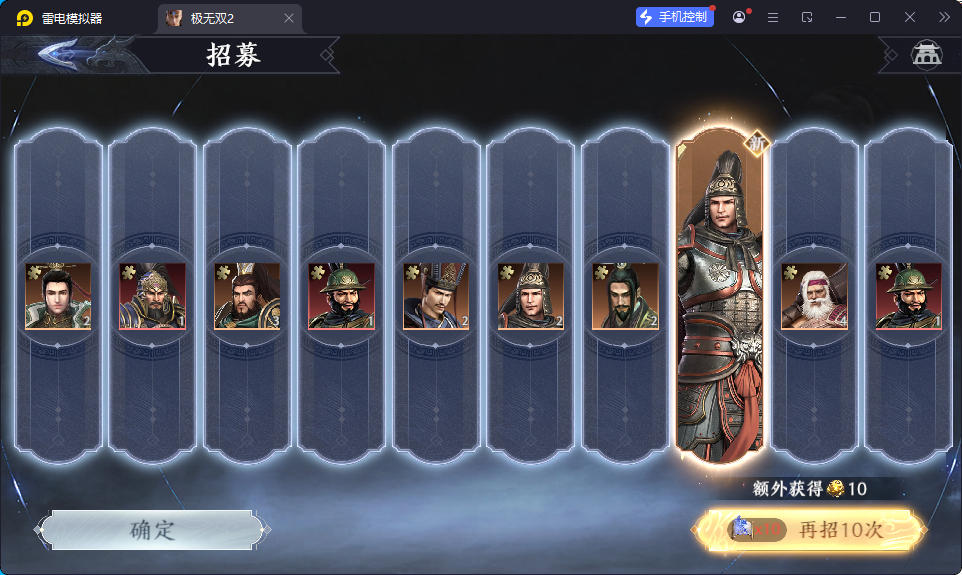Open the palace home icon

(x=927, y=55)
